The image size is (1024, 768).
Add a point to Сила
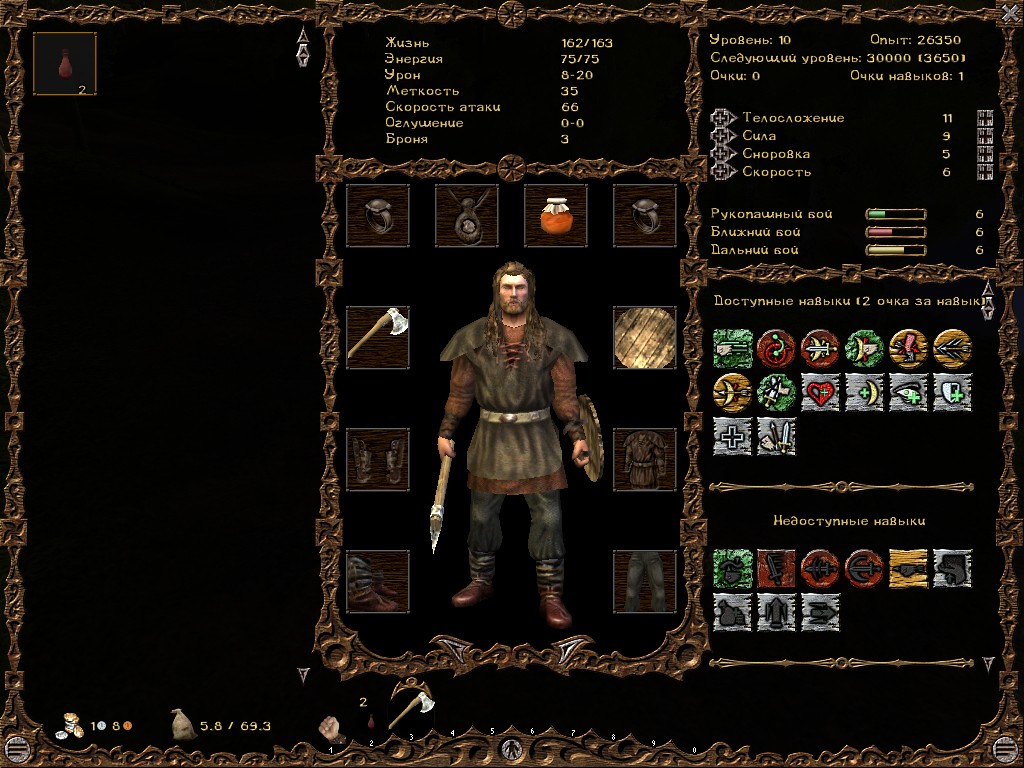722,136
